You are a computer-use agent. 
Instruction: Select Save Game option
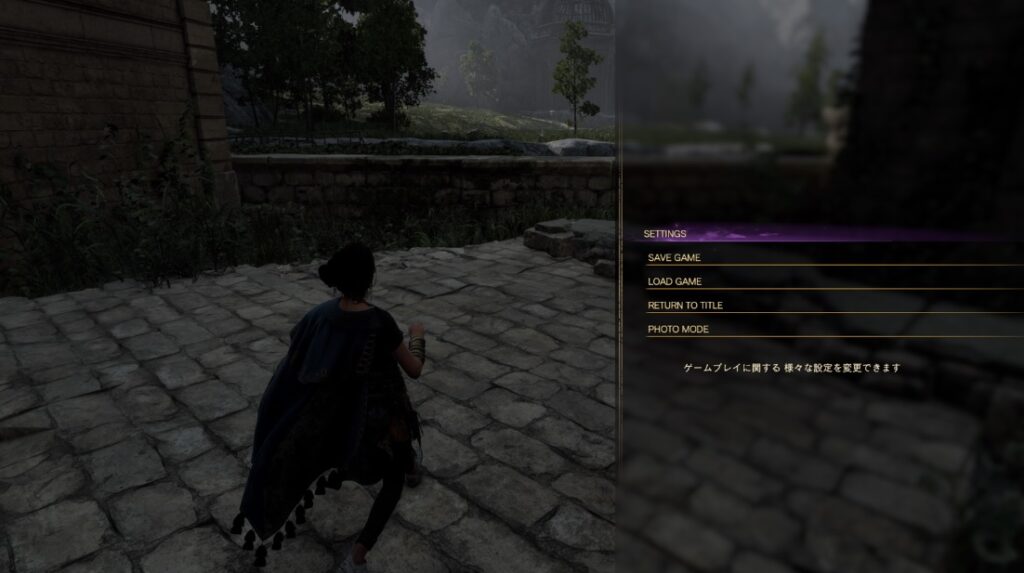(x=674, y=258)
